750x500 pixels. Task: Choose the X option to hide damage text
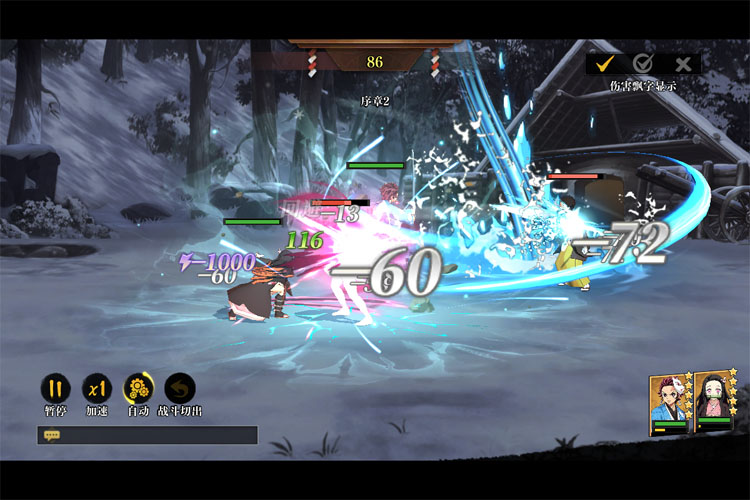[683, 63]
